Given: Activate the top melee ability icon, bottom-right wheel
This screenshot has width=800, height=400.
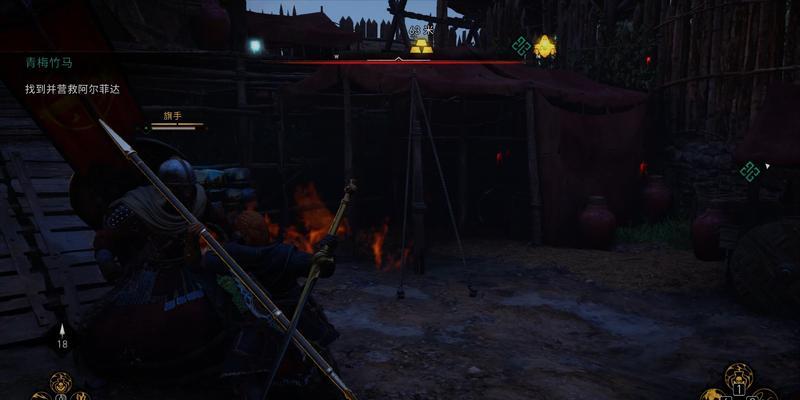Looking at the screenshot, I should coord(738,376).
